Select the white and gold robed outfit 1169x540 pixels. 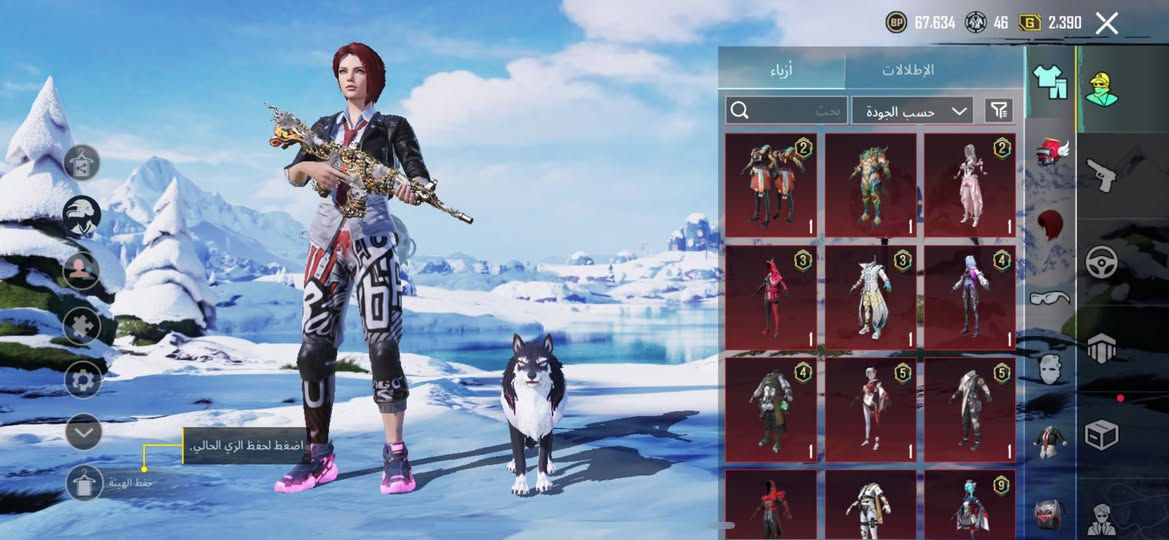pyautogui.click(x=870, y=297)
